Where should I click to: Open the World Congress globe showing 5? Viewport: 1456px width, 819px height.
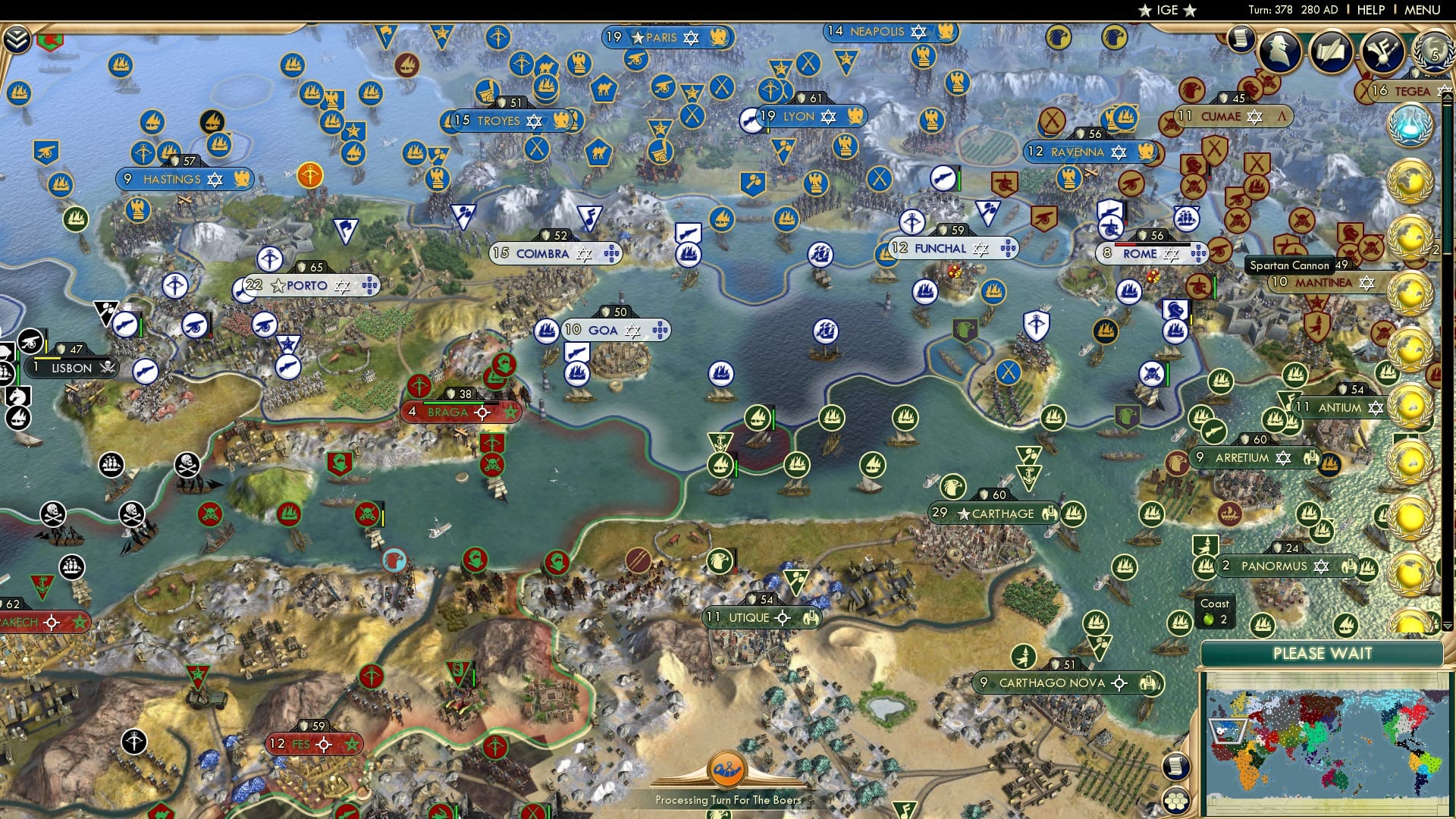click(1432, 55)
